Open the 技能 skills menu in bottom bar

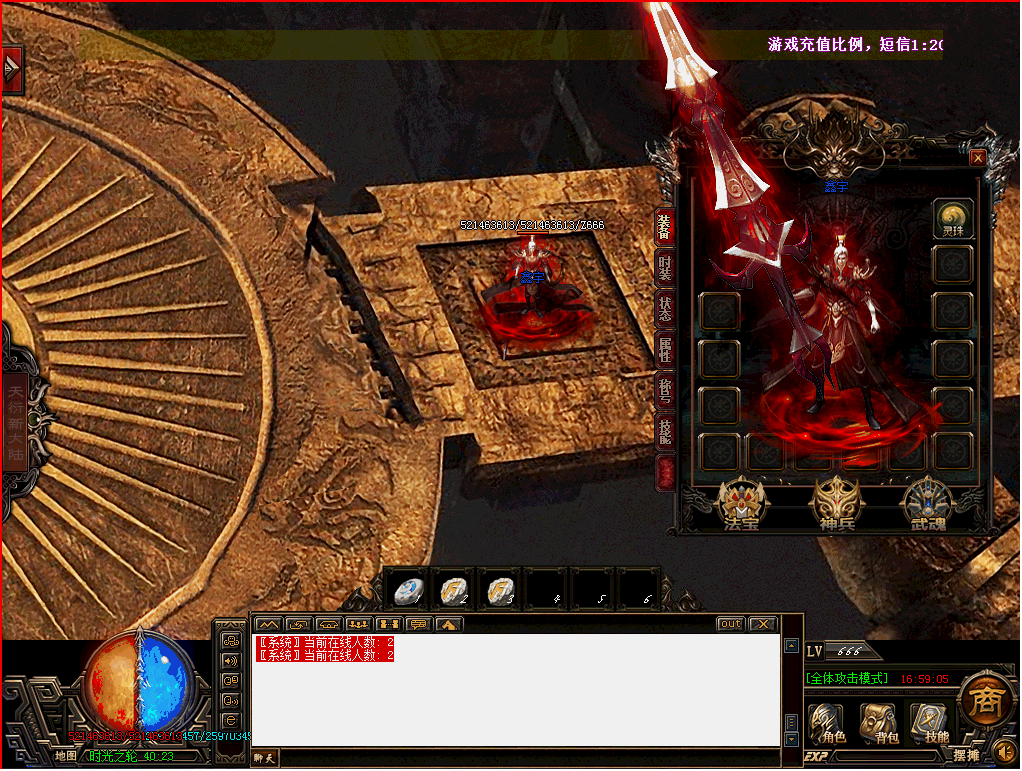(x=929, y=723)
